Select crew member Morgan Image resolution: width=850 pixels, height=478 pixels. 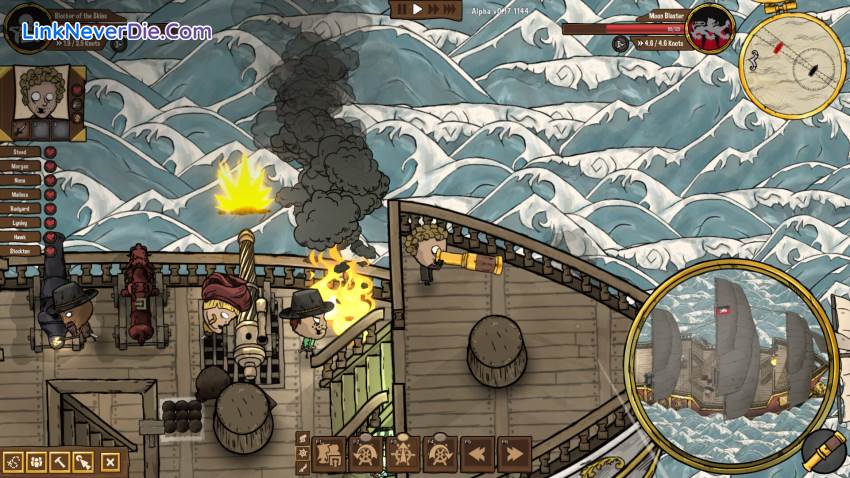tap(22, 166)
